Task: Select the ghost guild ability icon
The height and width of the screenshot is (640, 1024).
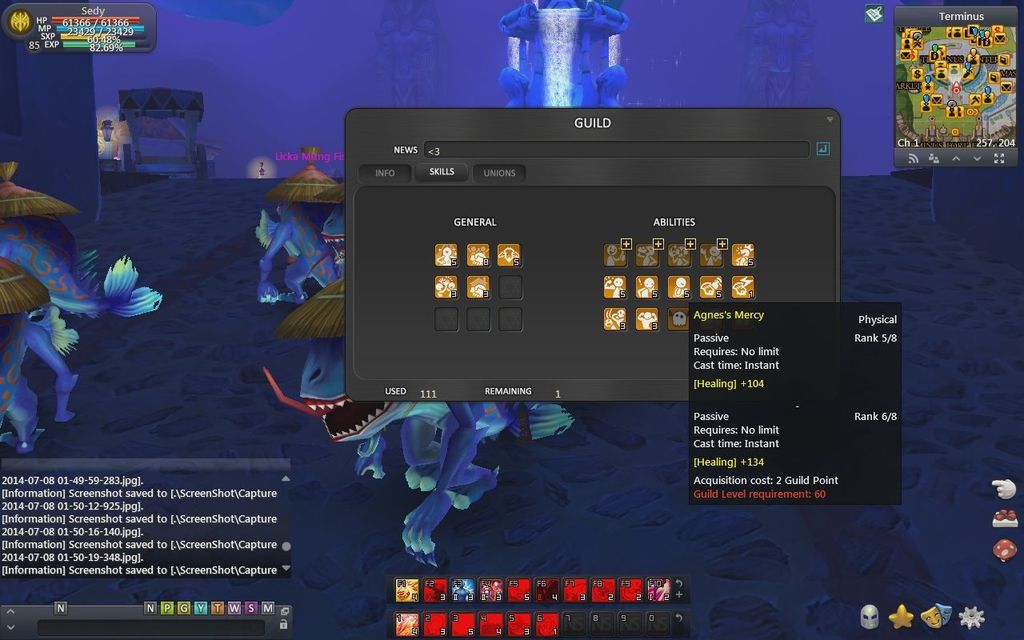Action: (677, 319)
